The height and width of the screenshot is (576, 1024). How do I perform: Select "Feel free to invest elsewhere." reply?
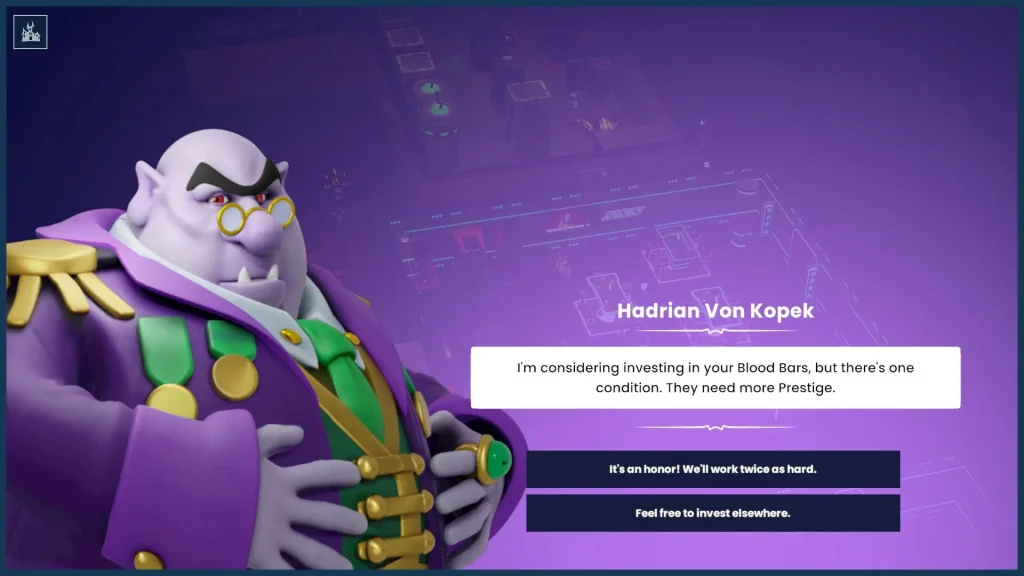tap(713, 513)
